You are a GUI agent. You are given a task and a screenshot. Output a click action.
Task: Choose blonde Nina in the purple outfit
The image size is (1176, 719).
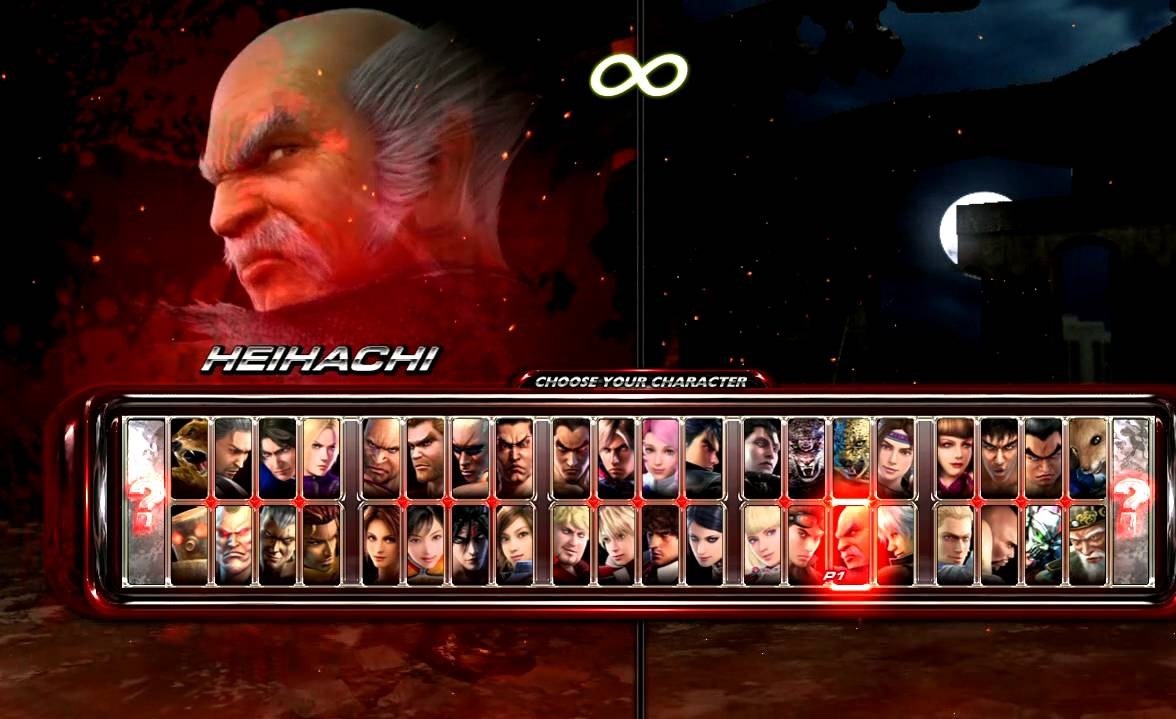[x=322, y=457]
